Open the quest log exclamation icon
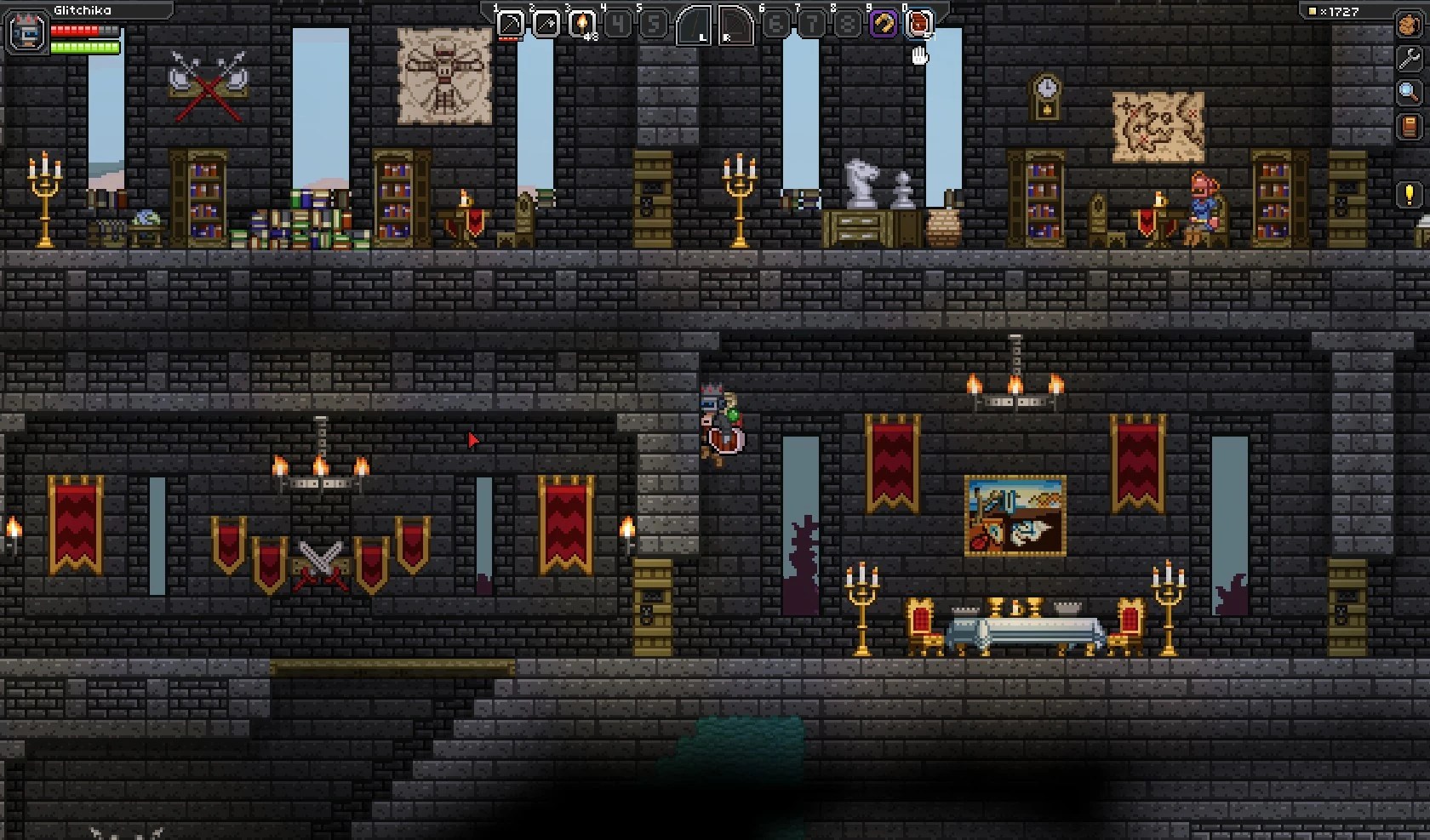Viewport: 1430px width, 840px height. click(x=1409, y=195)
